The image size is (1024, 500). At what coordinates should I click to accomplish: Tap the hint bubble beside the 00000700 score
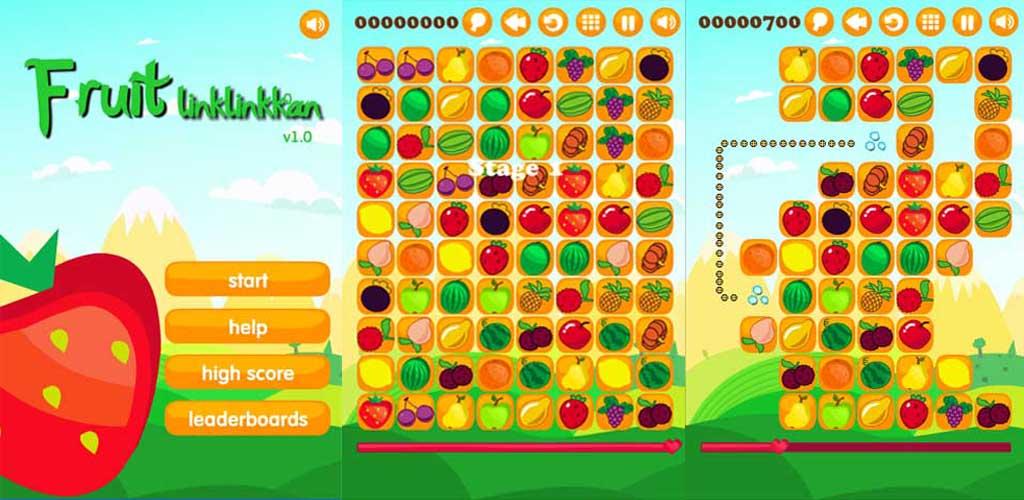(819, 21)
